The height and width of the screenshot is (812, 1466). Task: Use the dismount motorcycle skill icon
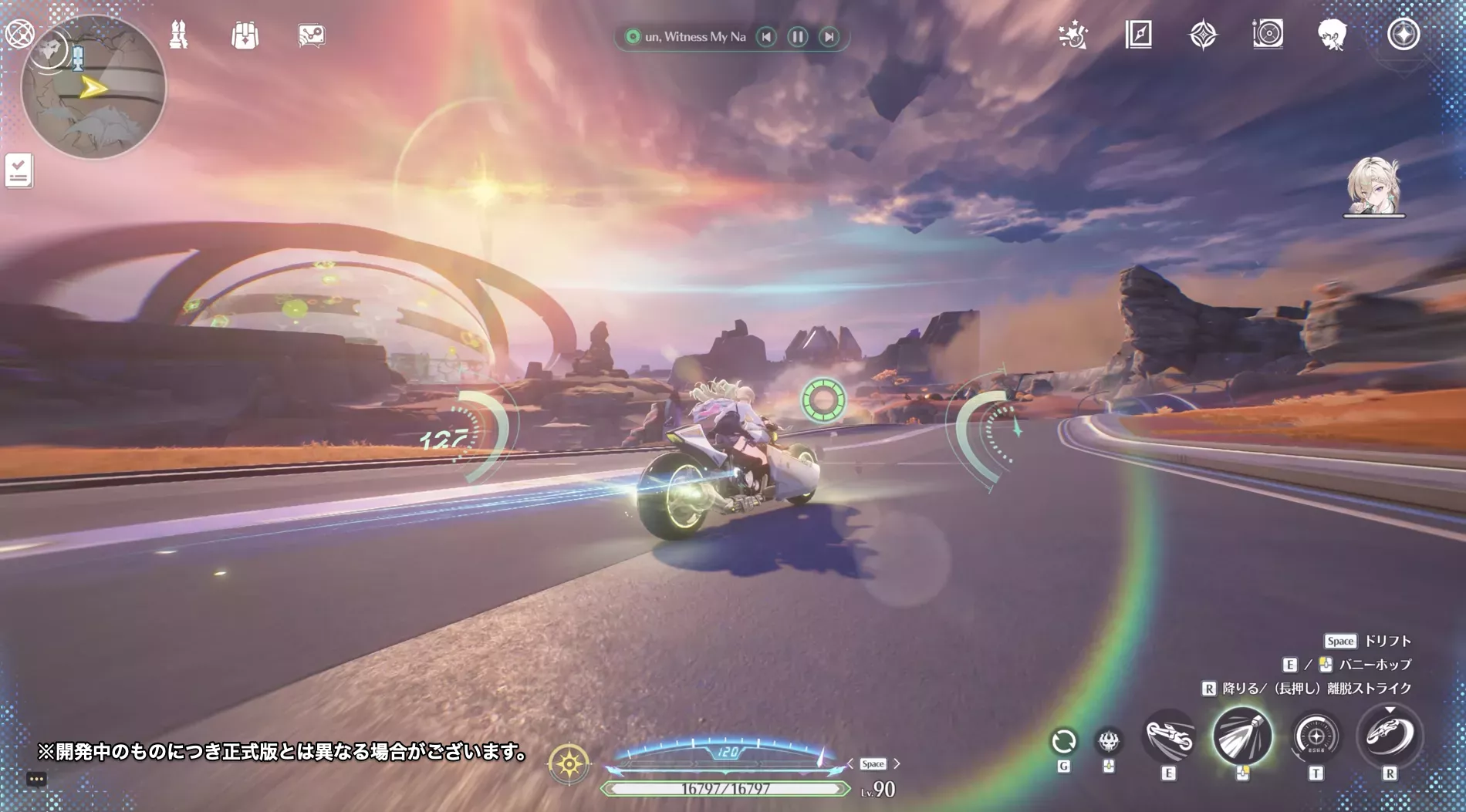[1390, 736]
